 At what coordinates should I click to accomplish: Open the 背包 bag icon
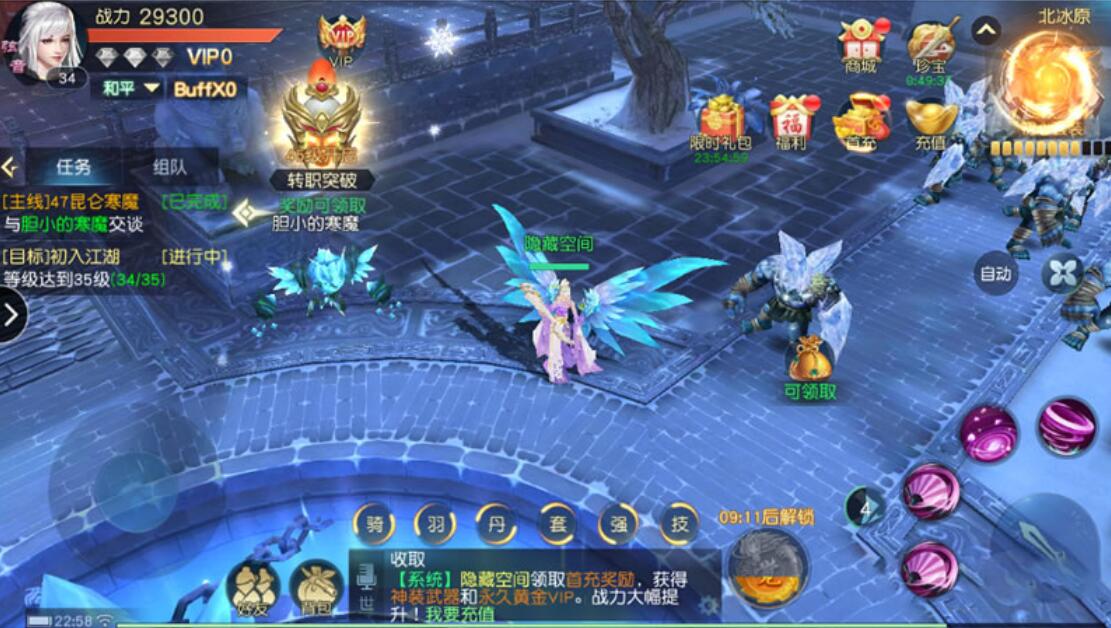point(316,588)
